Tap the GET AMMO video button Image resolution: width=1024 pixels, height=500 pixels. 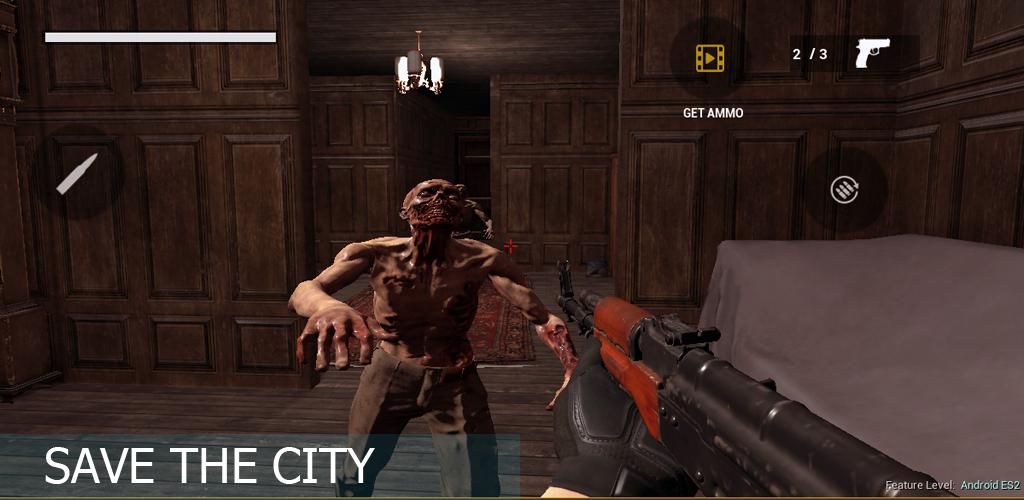click(710, 58)
